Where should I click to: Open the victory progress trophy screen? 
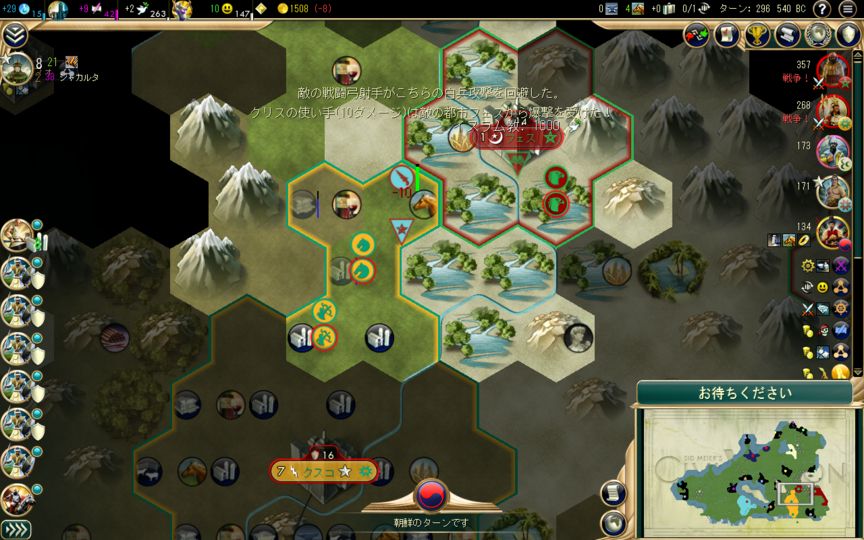click(759, 34)
